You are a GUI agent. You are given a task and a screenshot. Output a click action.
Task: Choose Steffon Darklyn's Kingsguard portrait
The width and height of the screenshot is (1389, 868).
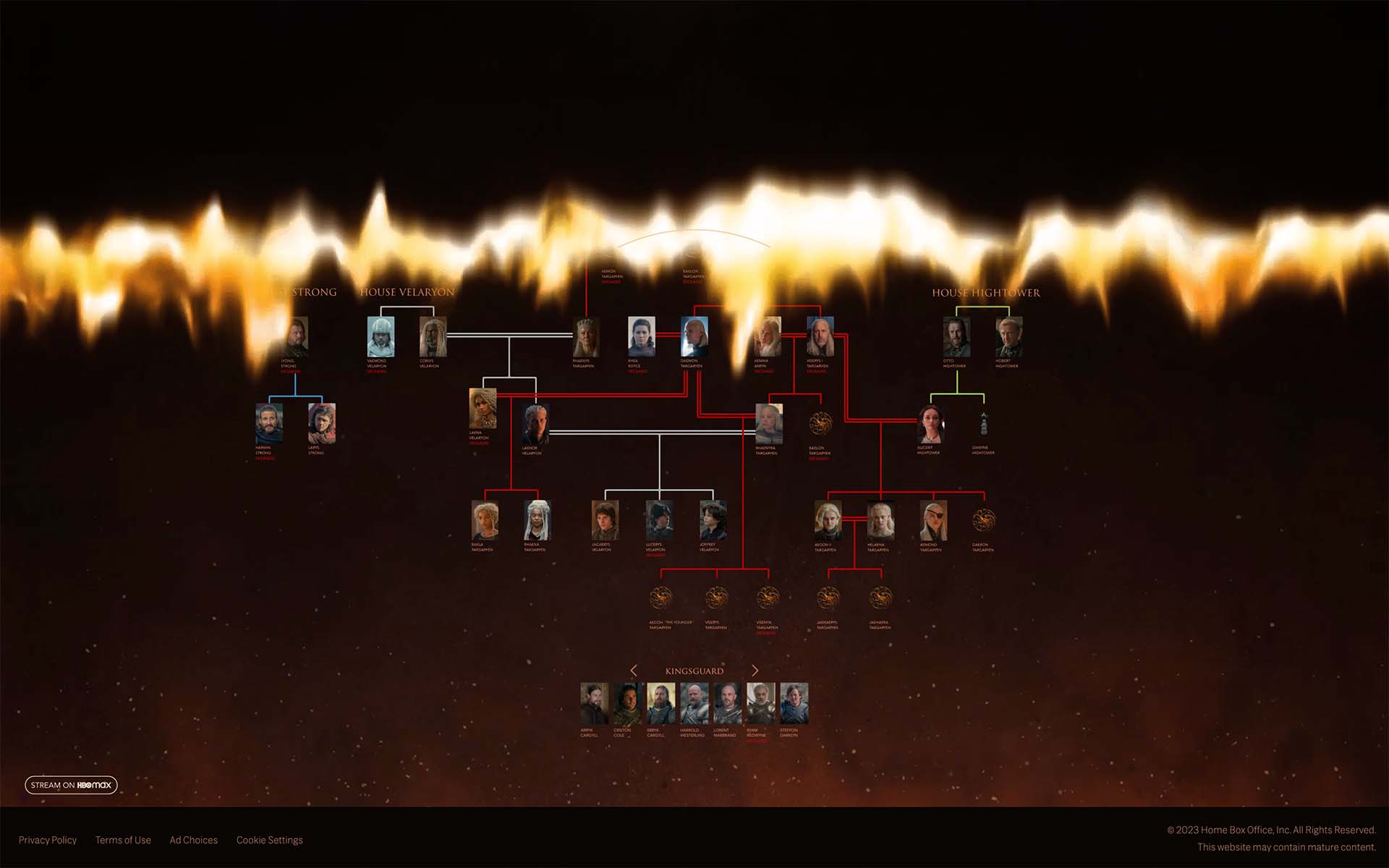[794, 704]
